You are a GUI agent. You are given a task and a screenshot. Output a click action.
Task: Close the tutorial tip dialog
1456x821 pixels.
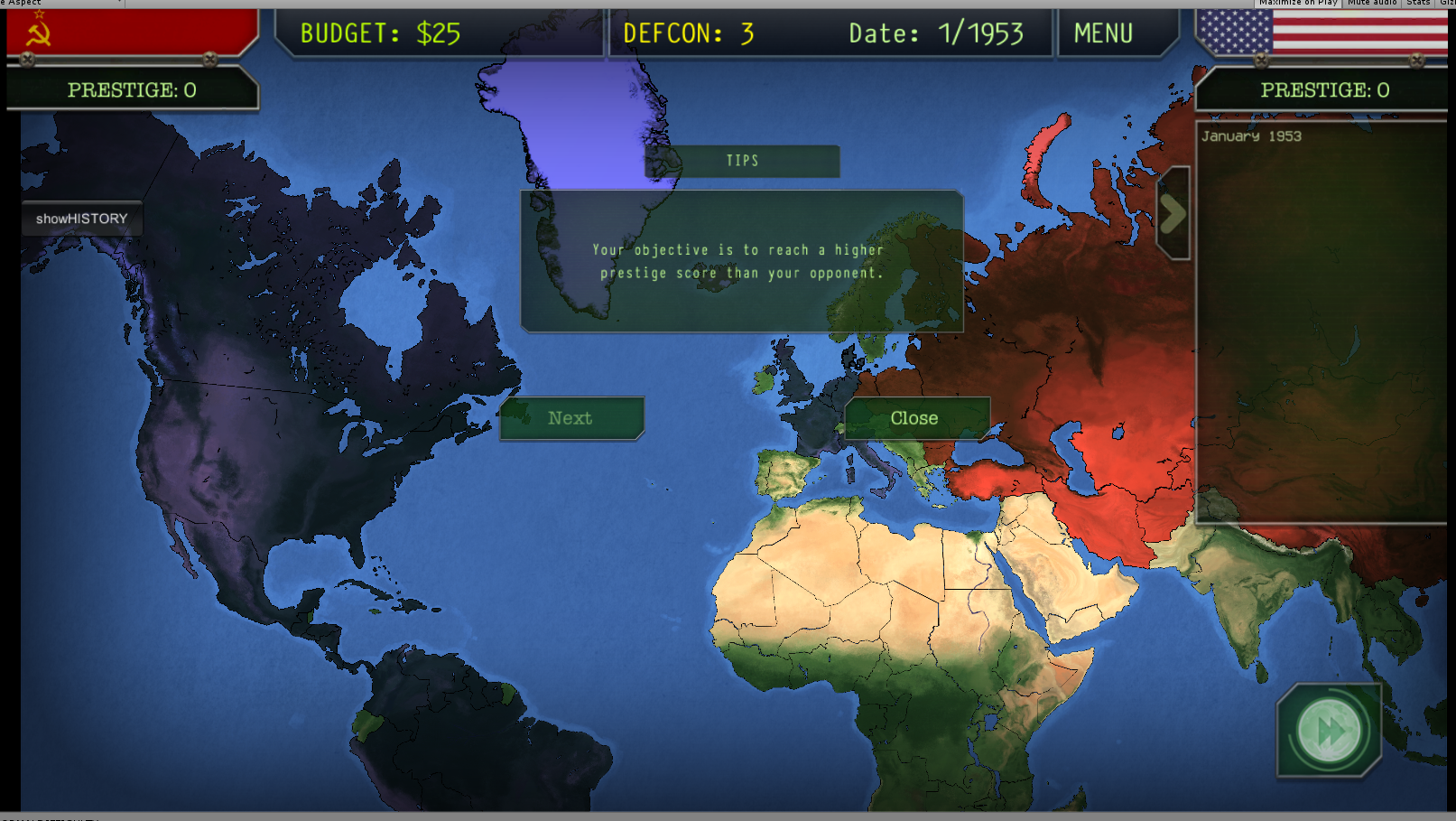click(x=913, y=417)
